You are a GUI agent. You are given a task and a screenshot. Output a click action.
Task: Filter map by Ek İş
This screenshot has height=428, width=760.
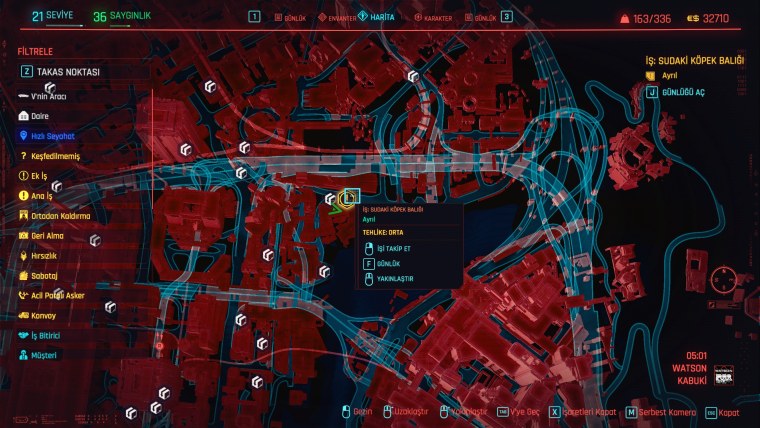40,176
